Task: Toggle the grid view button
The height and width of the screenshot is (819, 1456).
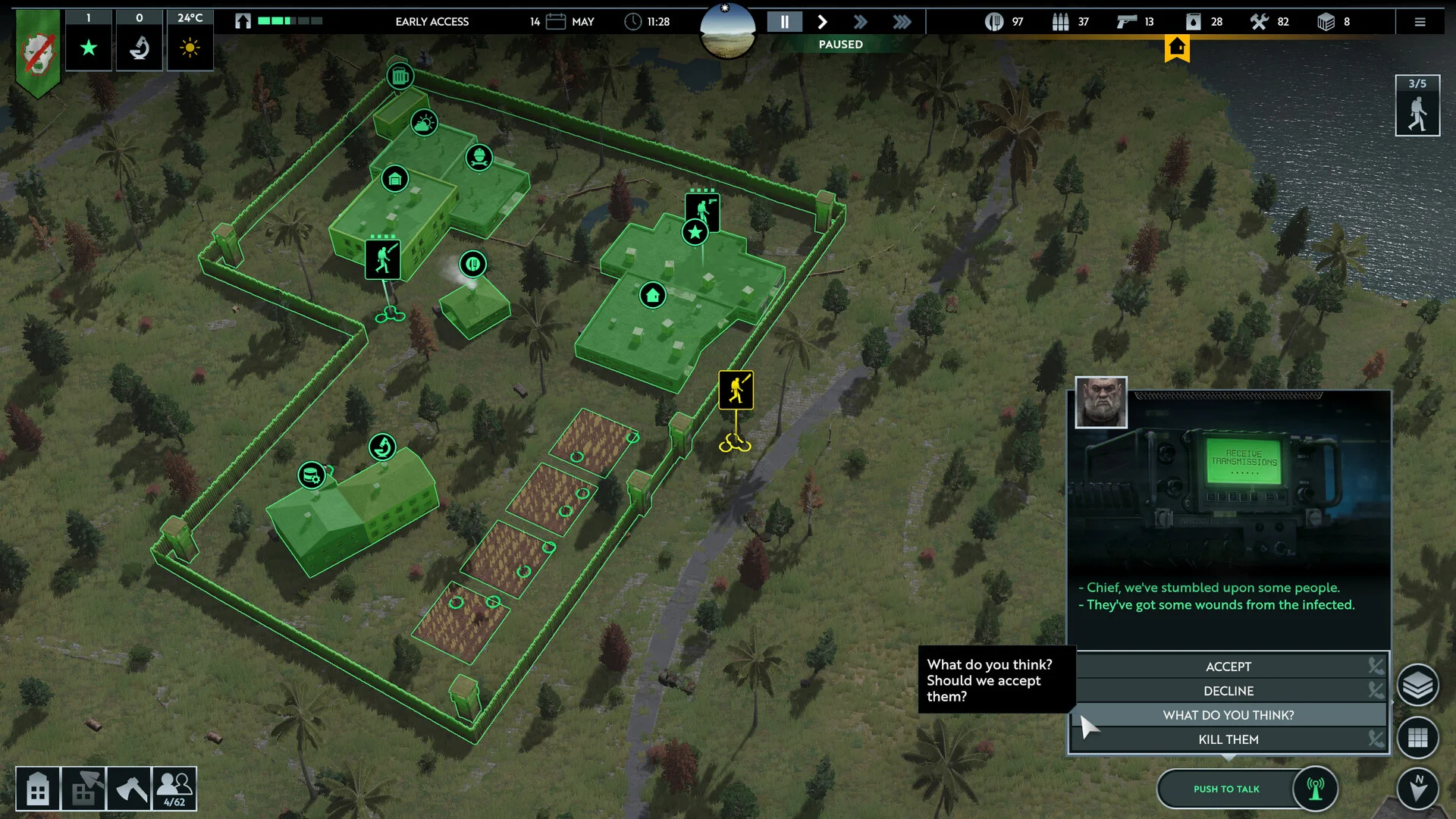Action: coord(1417,738)
